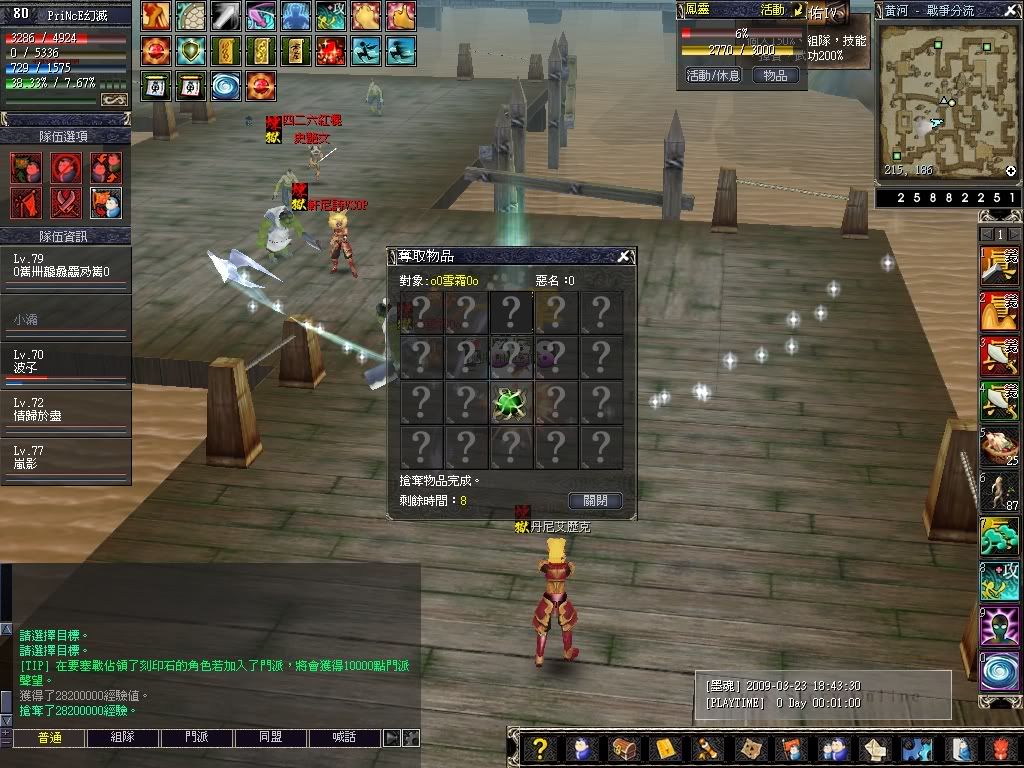
Task: Open the yellow question mark help menu
Action: [540, 748]
